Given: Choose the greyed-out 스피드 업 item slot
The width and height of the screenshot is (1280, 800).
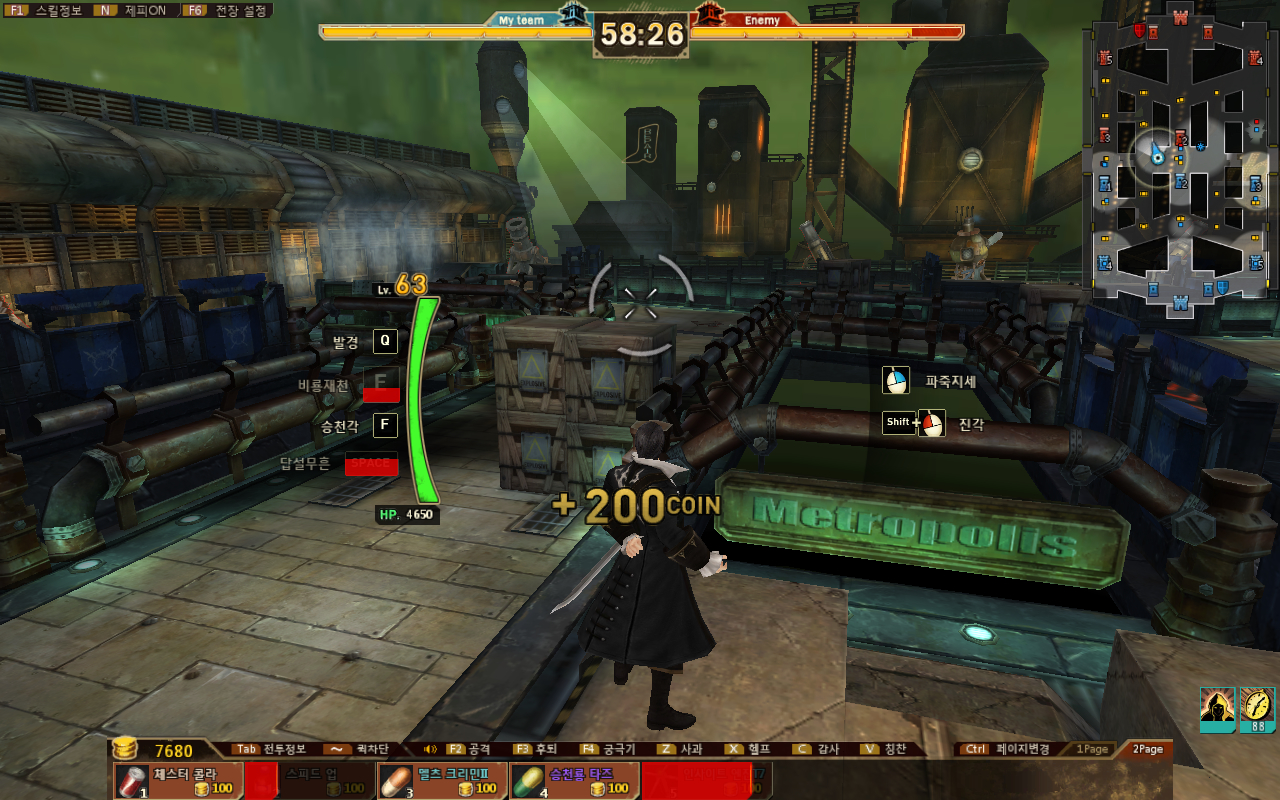Looking at the screenshot, I should pyautogui.click(x=310, y=781).
